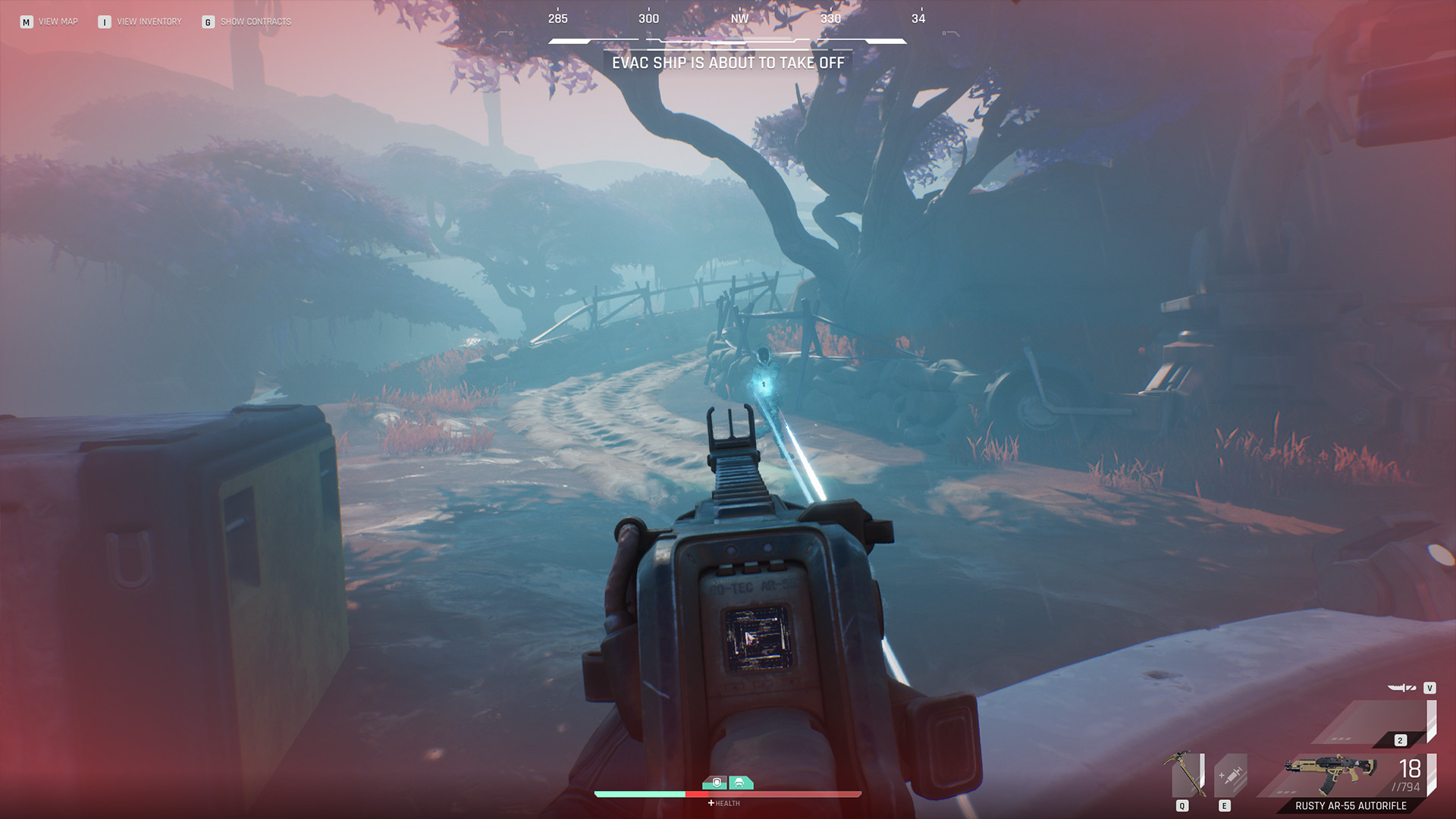Toggle the health cross indicator
1456x819 pixels.
point(711,803)
